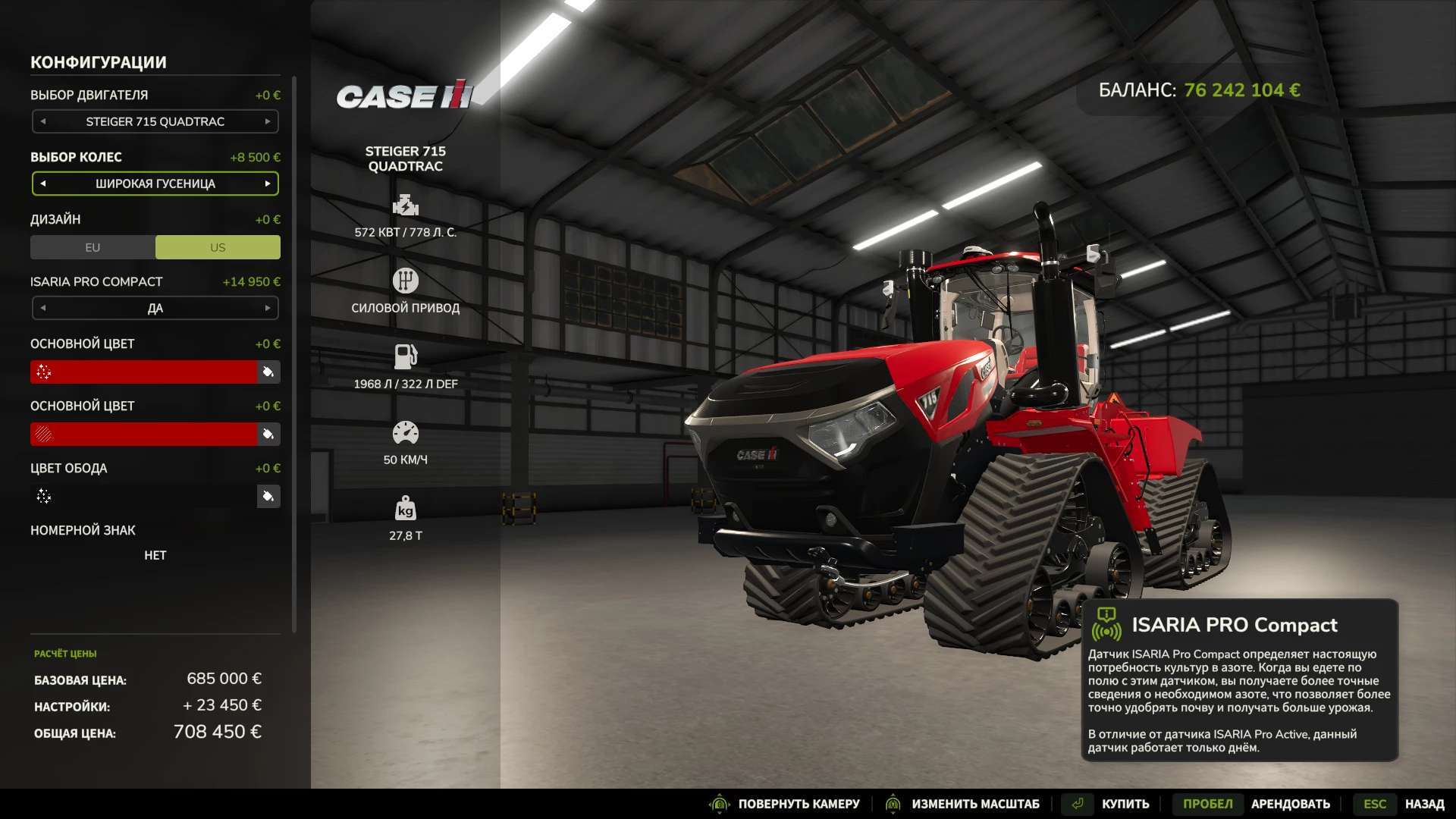Toggle ISARIA Pro Compact previous arrow
The width and height of the screenshot is (1456, 819).
coord(43,308)
